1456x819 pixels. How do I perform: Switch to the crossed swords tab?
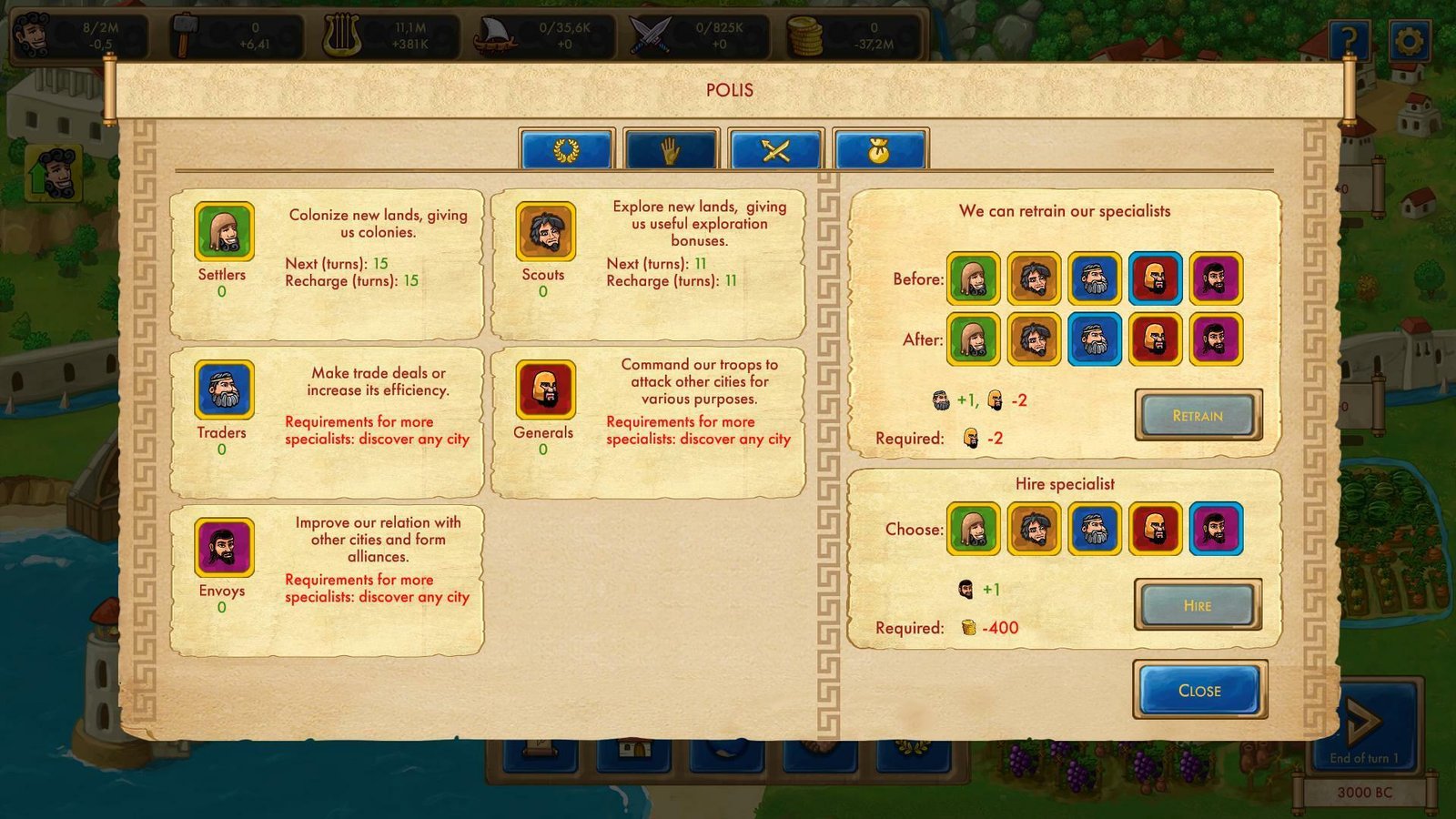775,150
